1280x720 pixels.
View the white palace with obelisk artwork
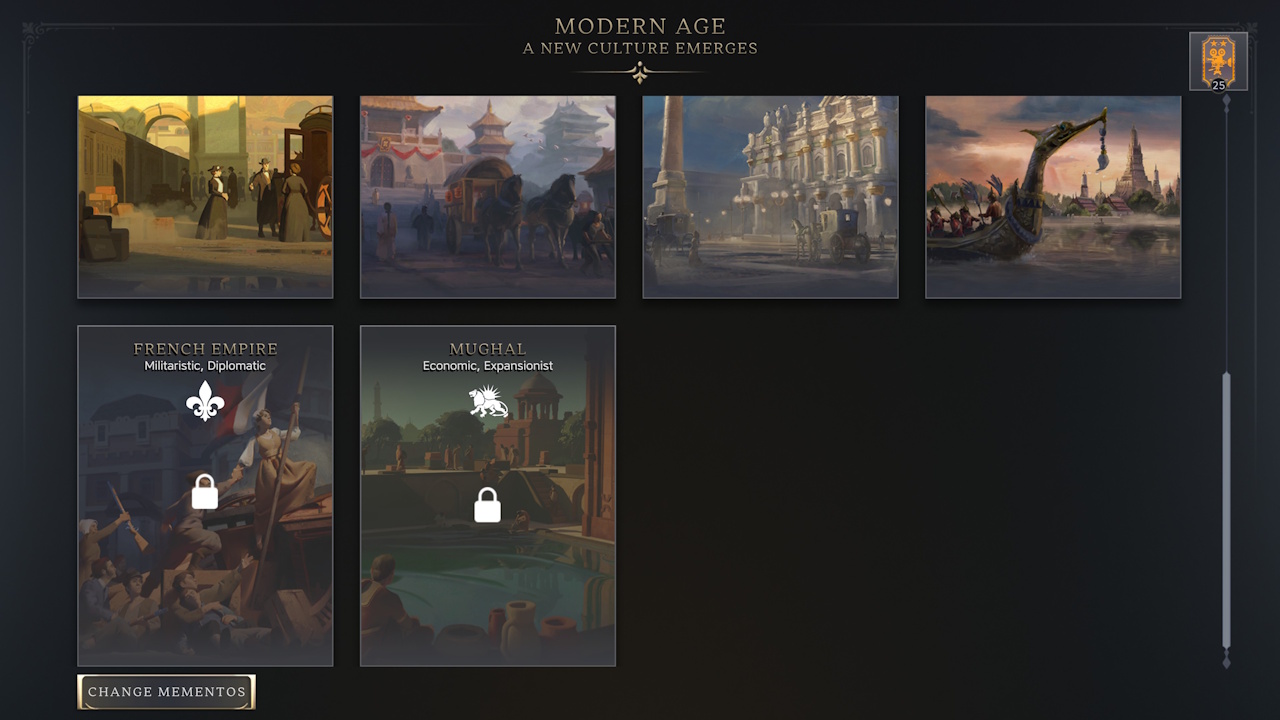coord(770,197)
